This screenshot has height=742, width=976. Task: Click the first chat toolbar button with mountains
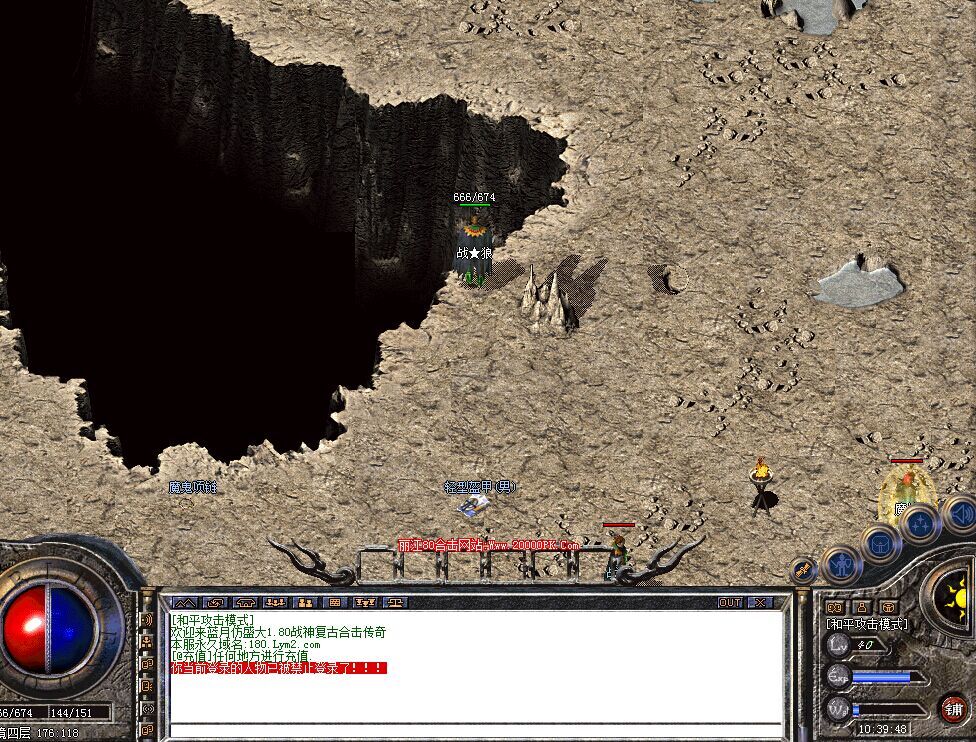click(184, 603)
